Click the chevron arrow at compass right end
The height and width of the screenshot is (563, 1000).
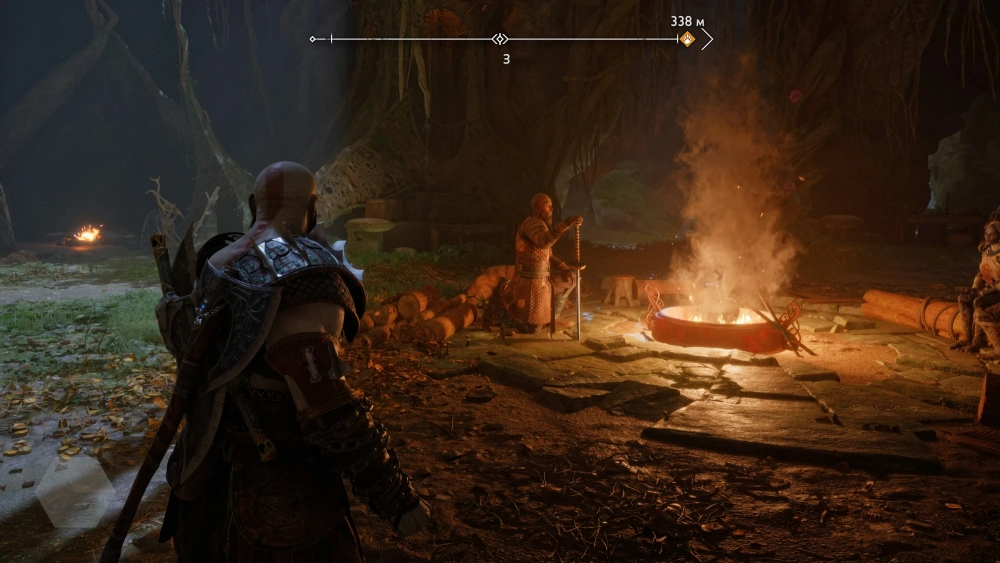coord(707,39)
